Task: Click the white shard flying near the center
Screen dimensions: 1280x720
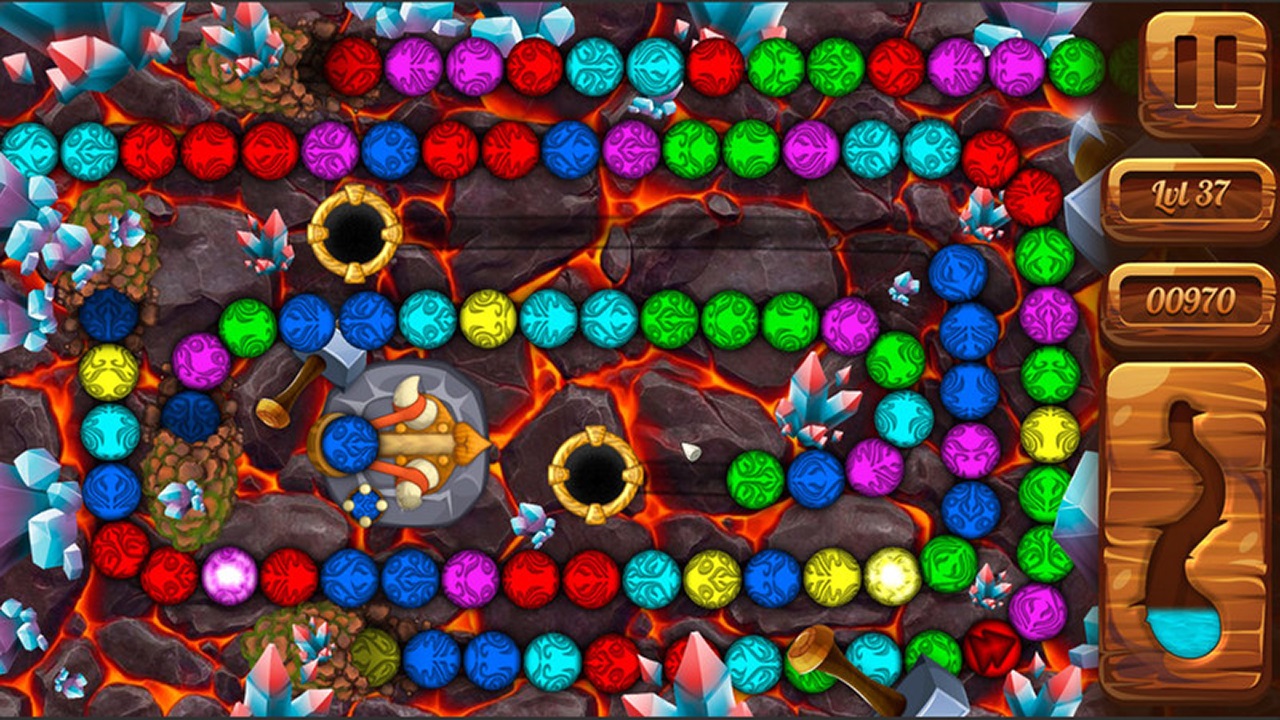Action: coord(690,450)
